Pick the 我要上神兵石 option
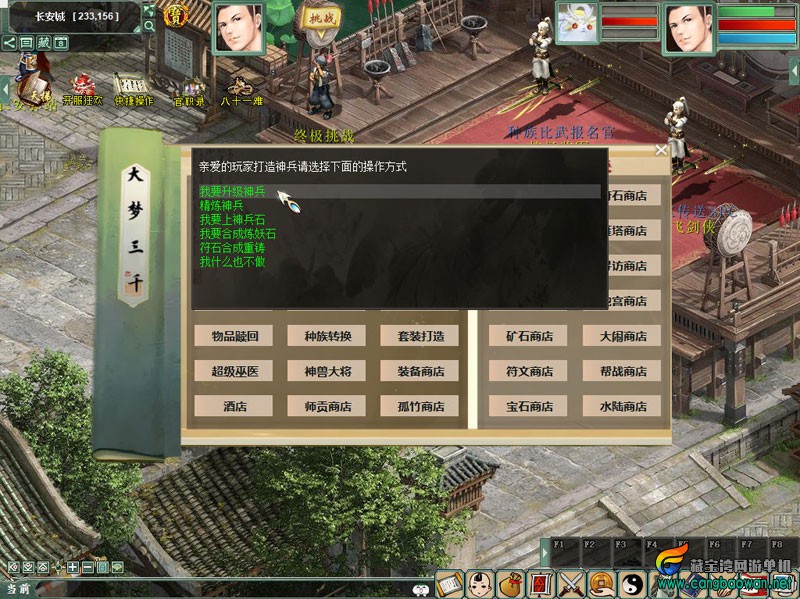Viewport: 800px width, 599px height. click(x=232, y=219)
